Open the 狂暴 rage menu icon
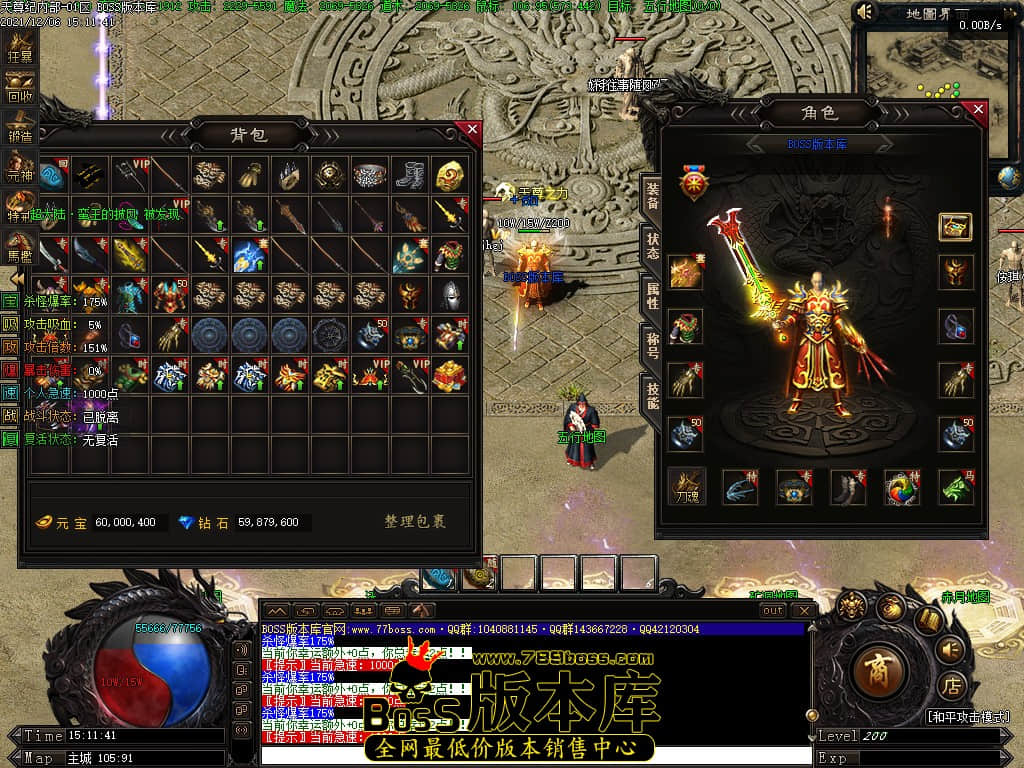Screen dimensions: 1024x768 (20, 47)
